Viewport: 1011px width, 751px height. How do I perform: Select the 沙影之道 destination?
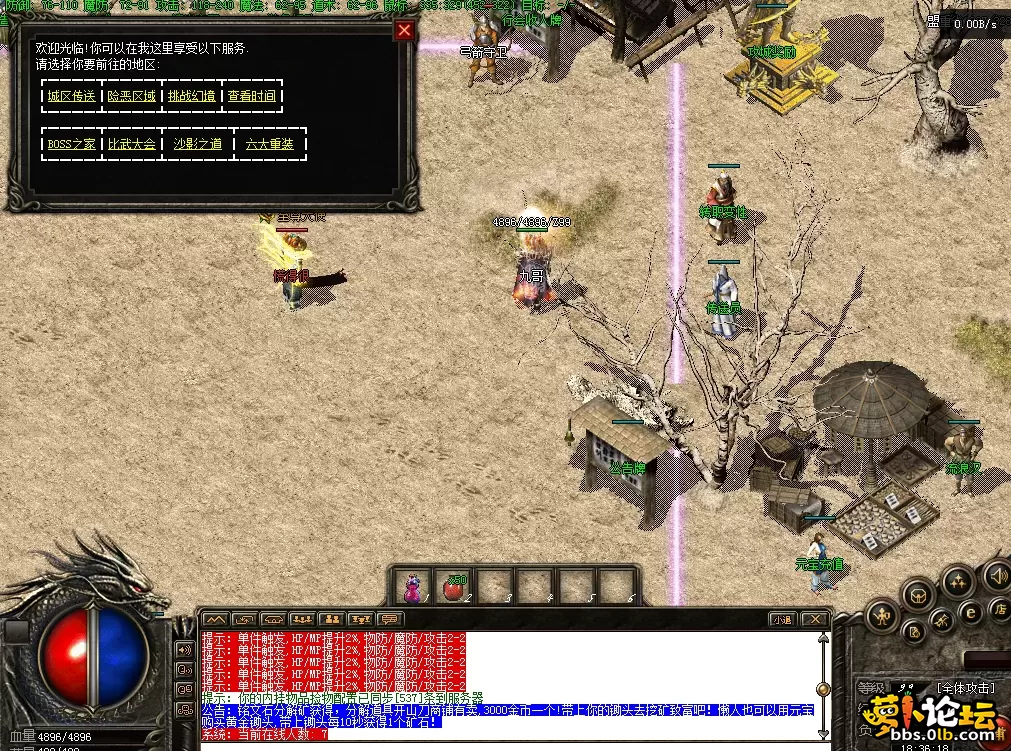point(198,144)
